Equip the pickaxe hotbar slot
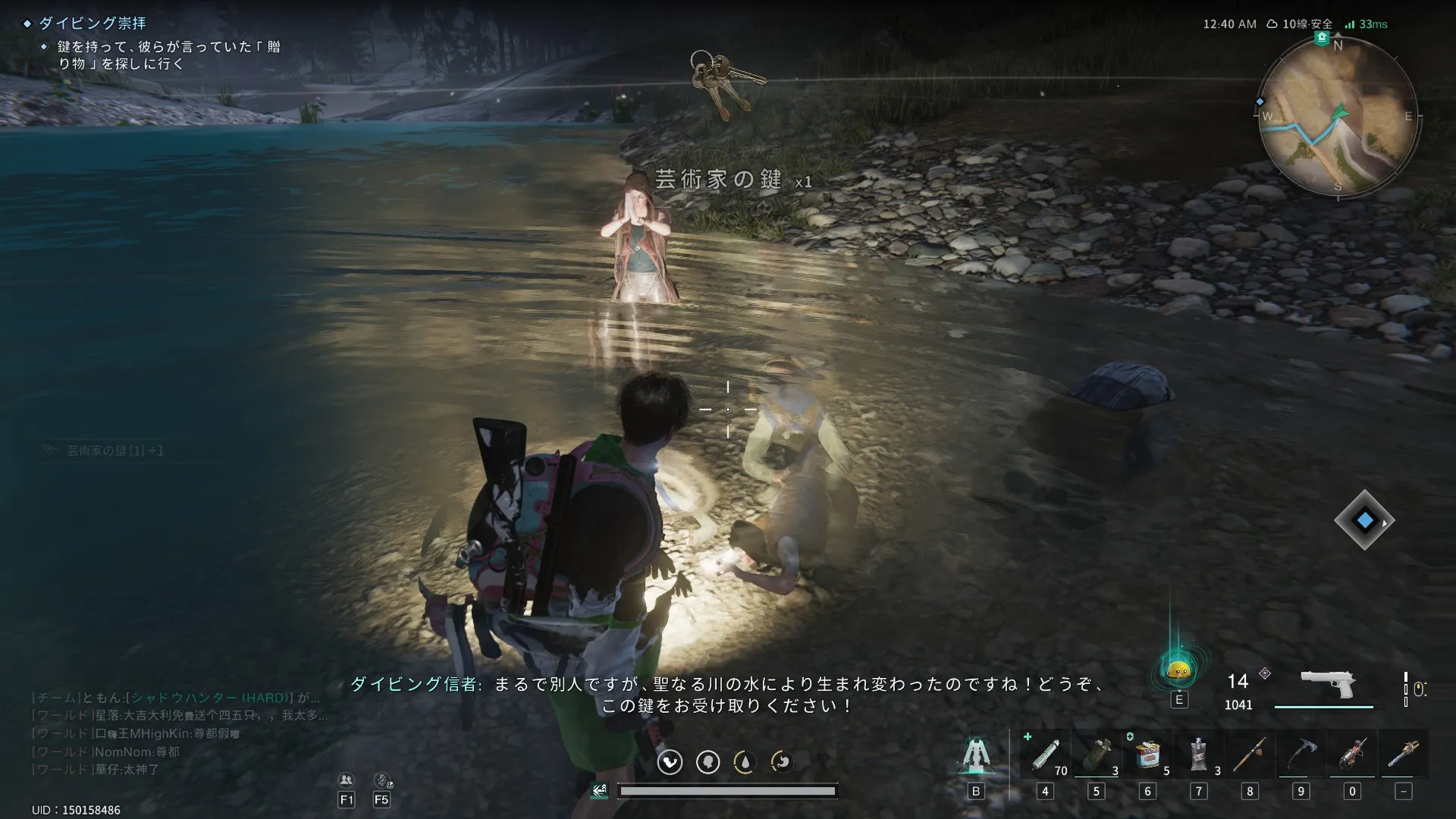The height and width of the screenshot is (819, 1456). point(1301,755)
